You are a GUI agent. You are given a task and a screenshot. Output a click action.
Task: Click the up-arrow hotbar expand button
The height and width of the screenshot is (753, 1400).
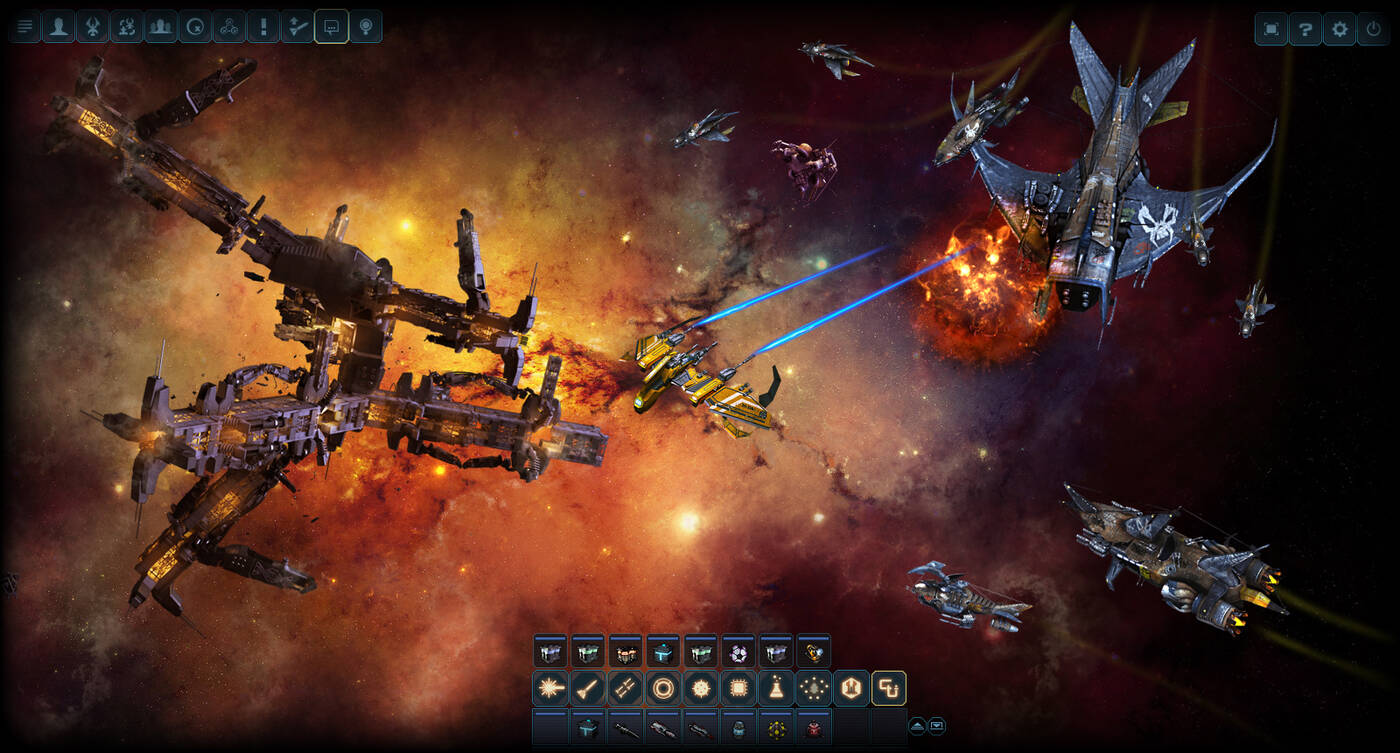click(917, 726)
